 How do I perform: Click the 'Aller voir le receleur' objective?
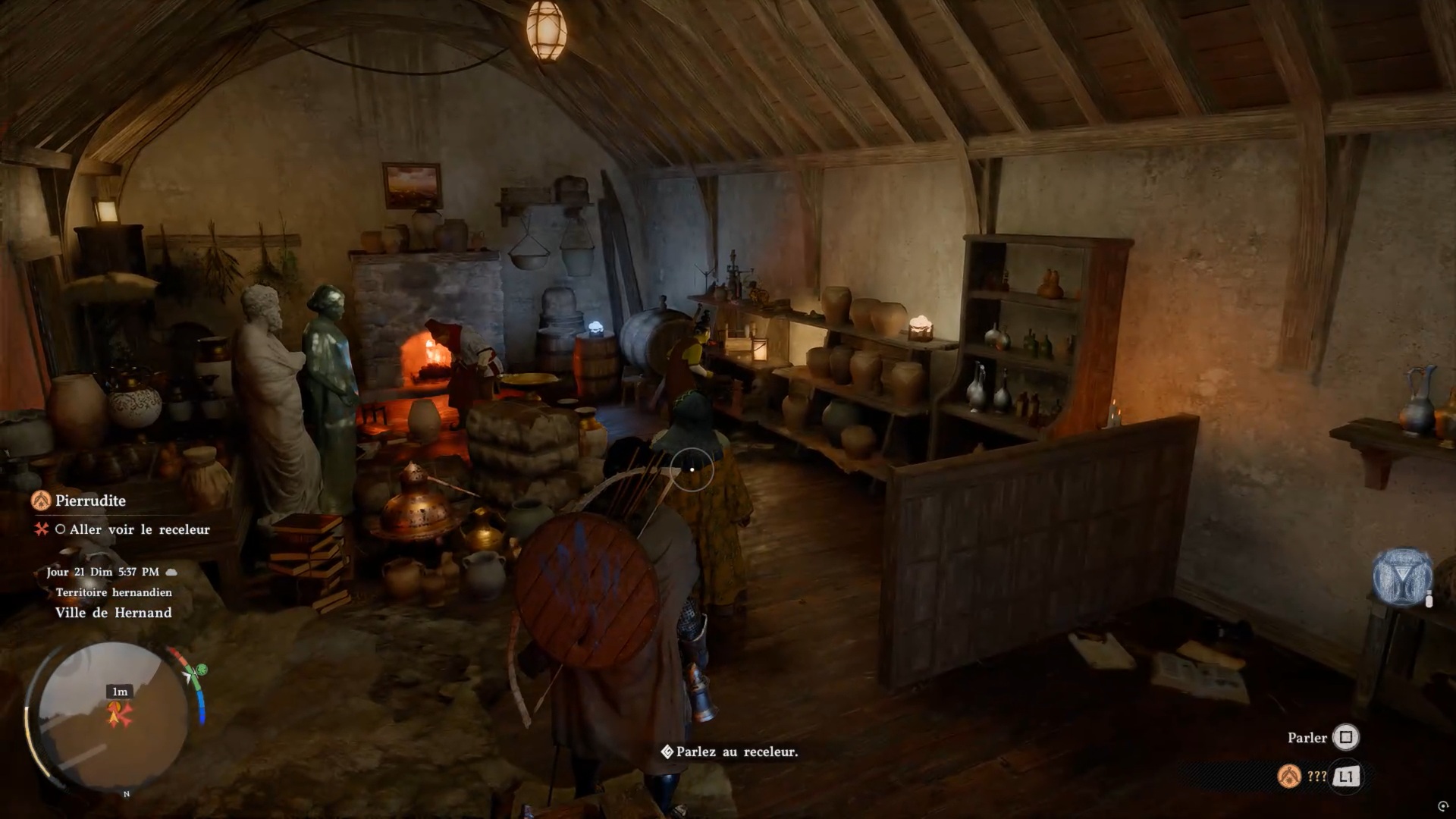(x=139, y=529)
